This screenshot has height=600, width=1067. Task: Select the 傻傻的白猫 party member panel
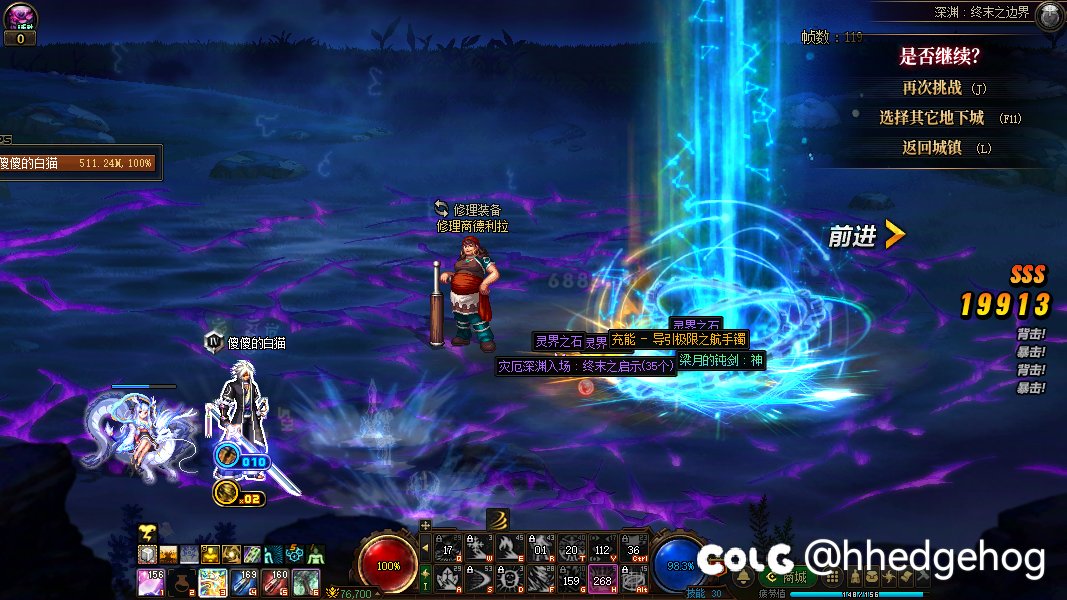click(78, 162)
